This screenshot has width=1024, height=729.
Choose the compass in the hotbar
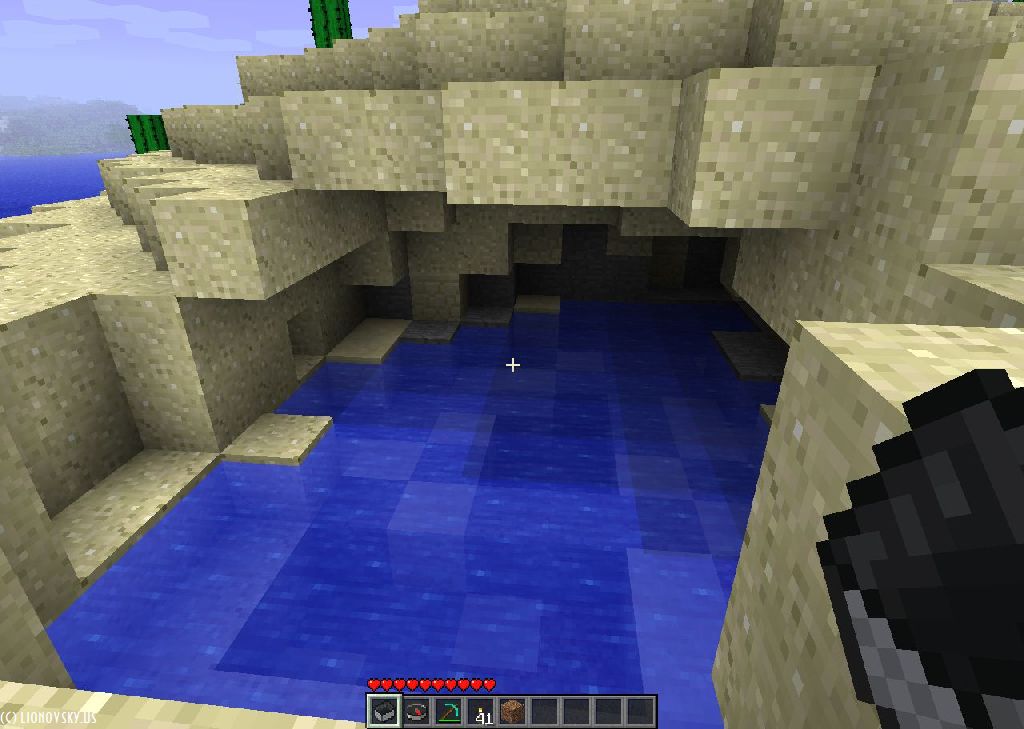416,711
